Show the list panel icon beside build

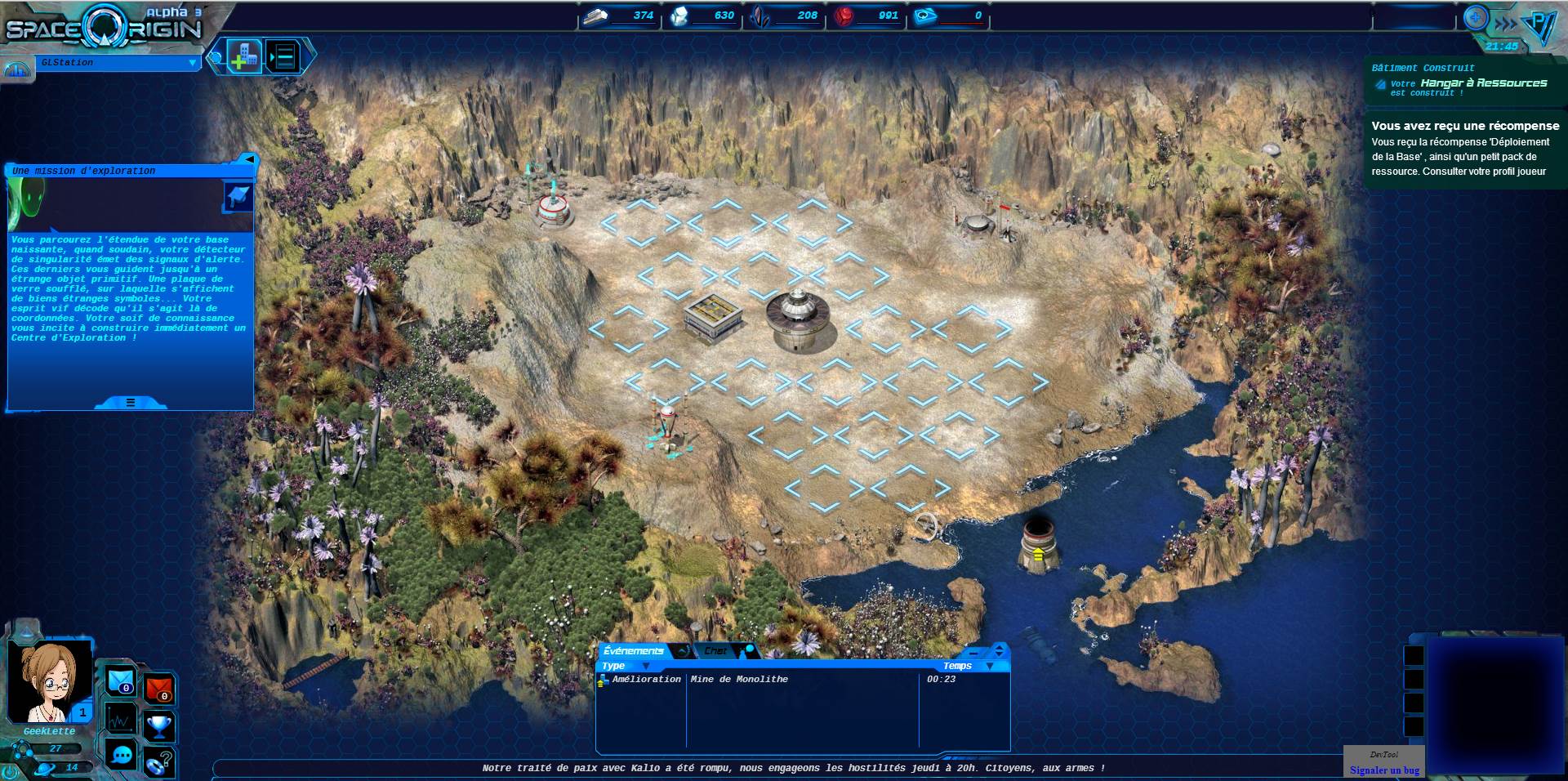283,56
